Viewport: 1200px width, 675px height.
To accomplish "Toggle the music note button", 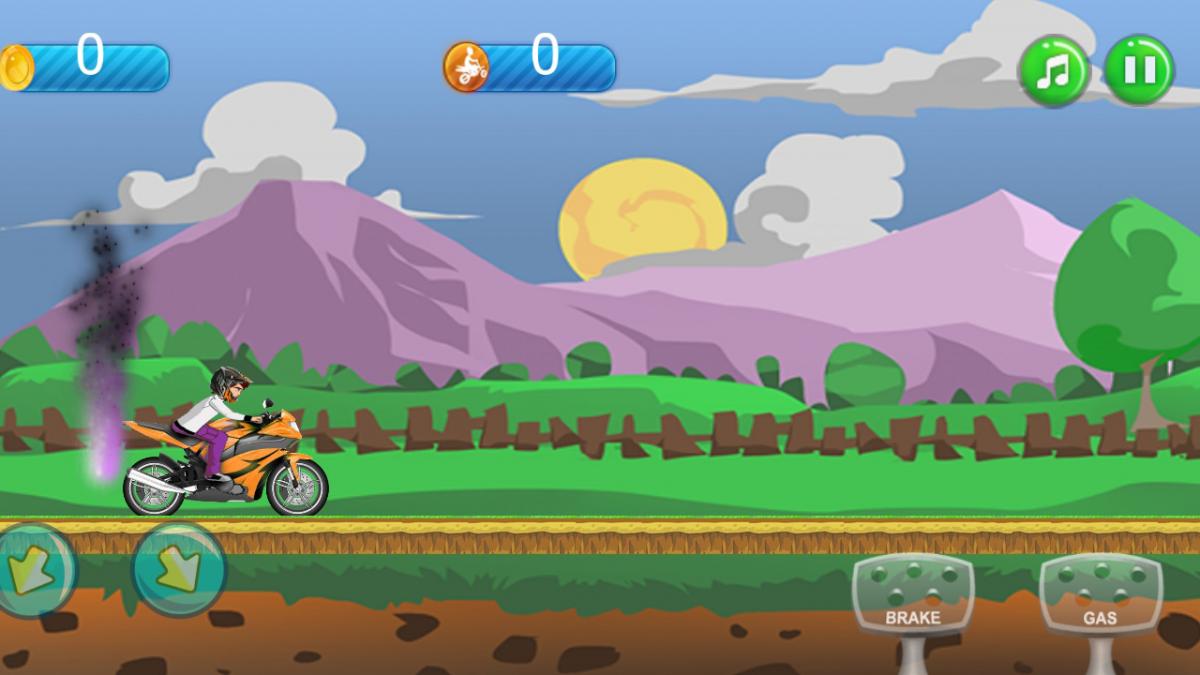I will coord(1053,70).
